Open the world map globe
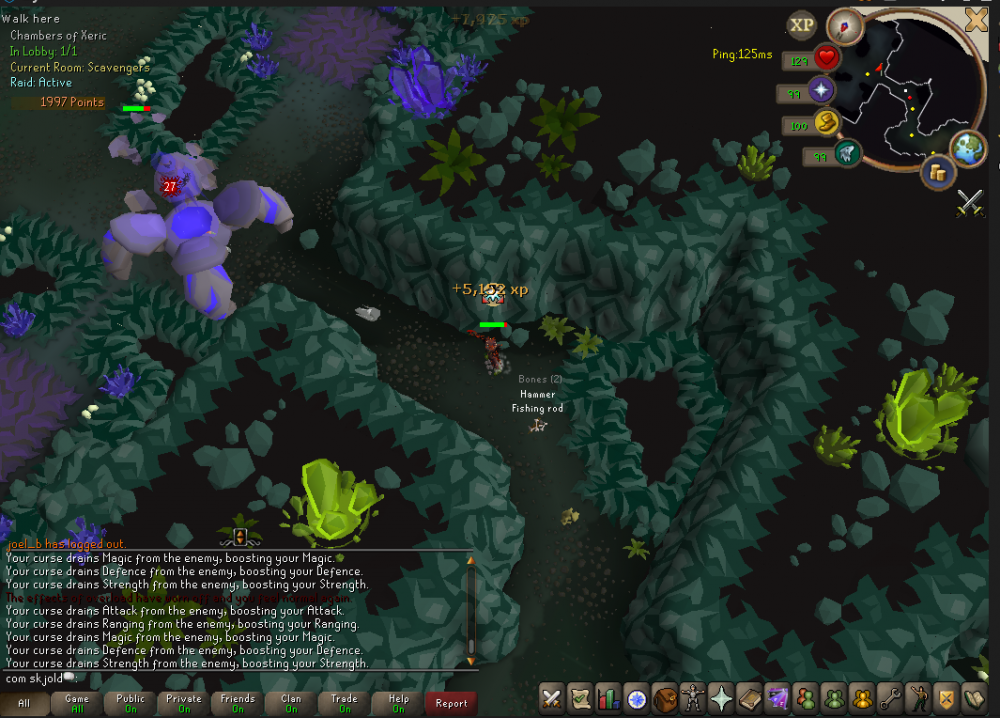Viewport: 1000px width, 718px height. (x=967, y=148)
